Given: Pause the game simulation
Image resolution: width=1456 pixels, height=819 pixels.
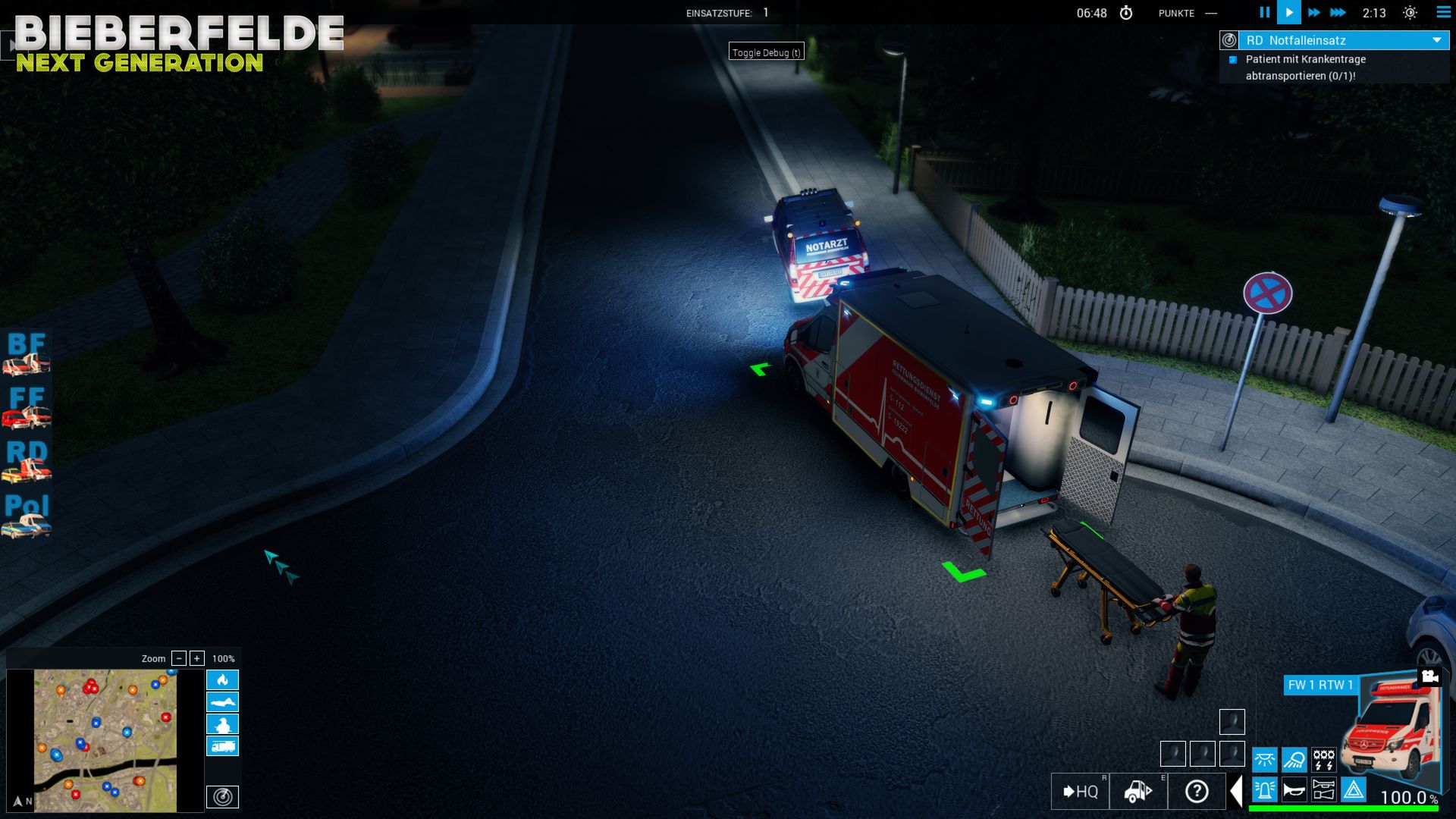Looking at the screenshot, I should [x=1264, y=12].
